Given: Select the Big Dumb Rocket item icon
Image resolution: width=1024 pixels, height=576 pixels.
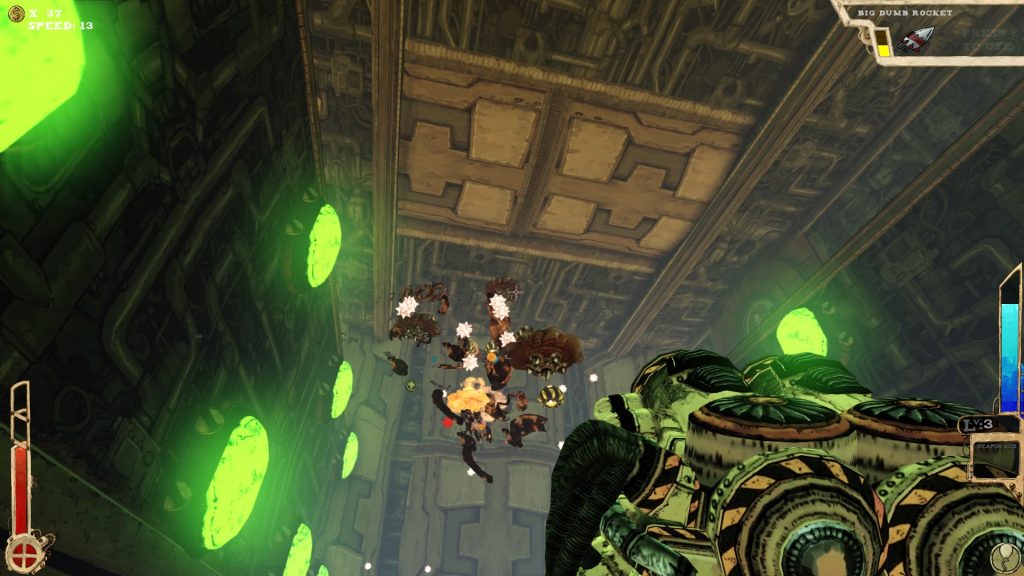Looking at the screenshot, I should [x=914, y=40].
